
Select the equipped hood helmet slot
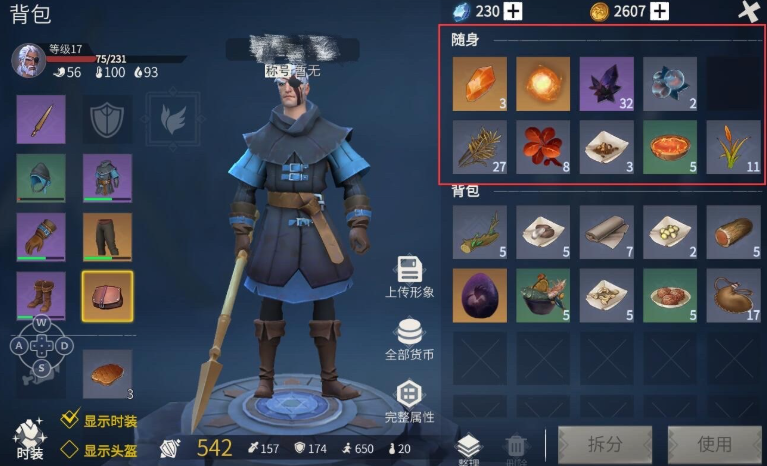[x=41, y=178]
